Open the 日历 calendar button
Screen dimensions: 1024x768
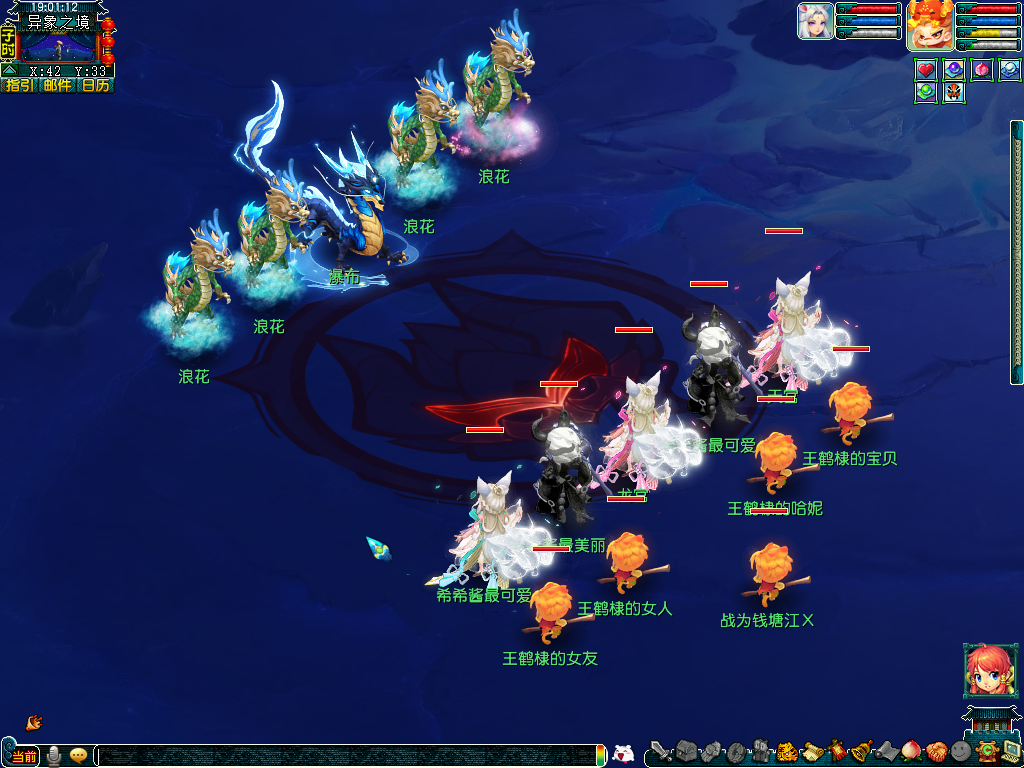pyautogui.click(x=95, y=86)
